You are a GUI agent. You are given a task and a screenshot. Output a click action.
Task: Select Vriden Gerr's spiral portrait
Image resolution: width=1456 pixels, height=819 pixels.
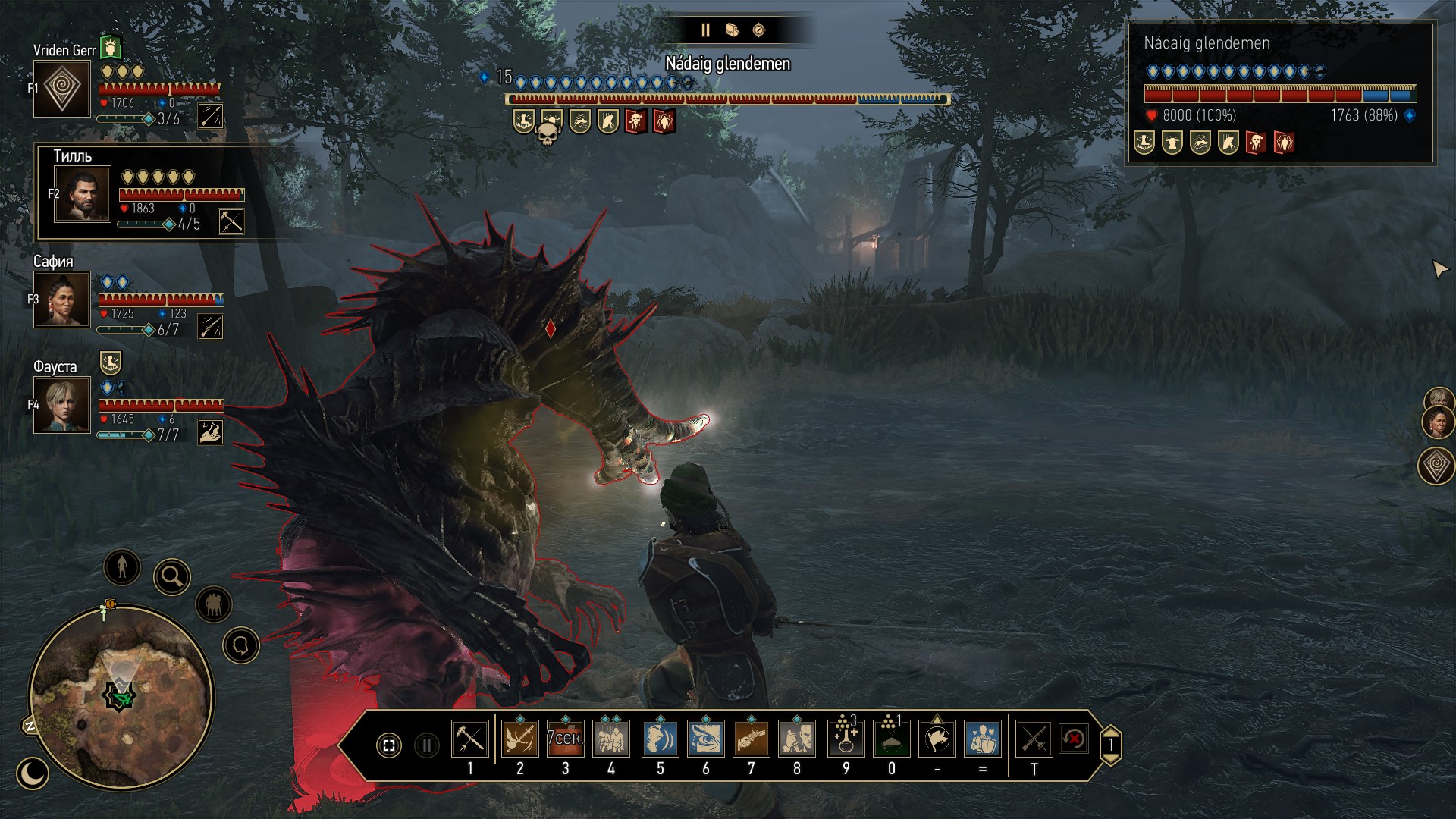click(62, 89)
